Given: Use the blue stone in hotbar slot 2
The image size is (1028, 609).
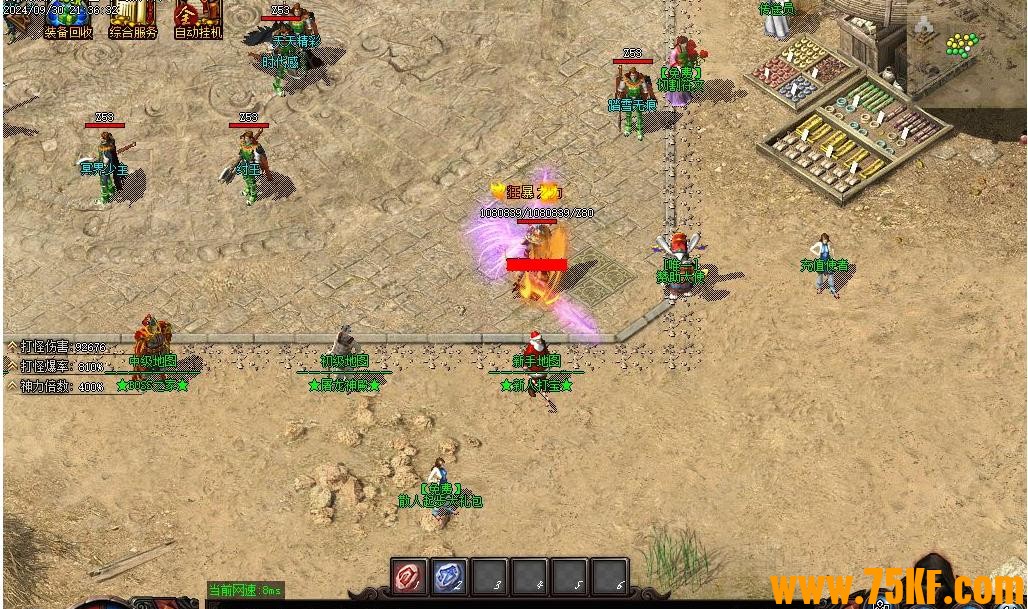Looking at the screenshot, I should click(x=449, y=577).
